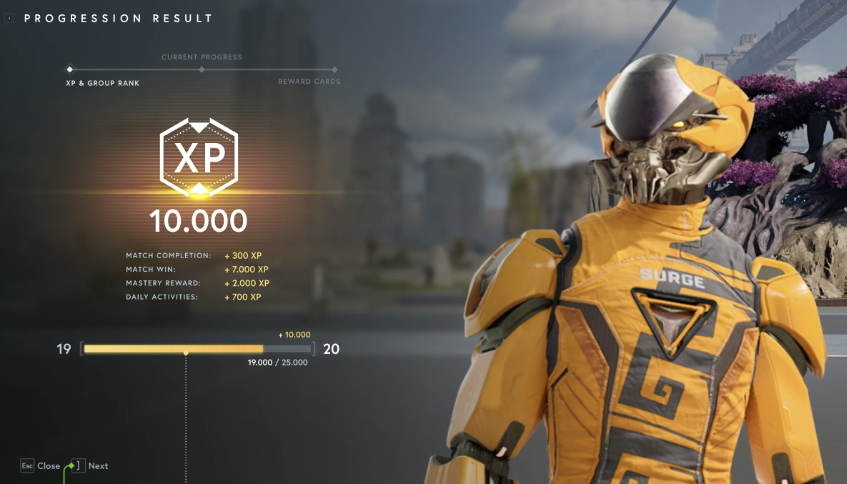This screenshot has height=484, width=847.
Task: Click the middle Current Progress diamond marker
Action: 201,69
